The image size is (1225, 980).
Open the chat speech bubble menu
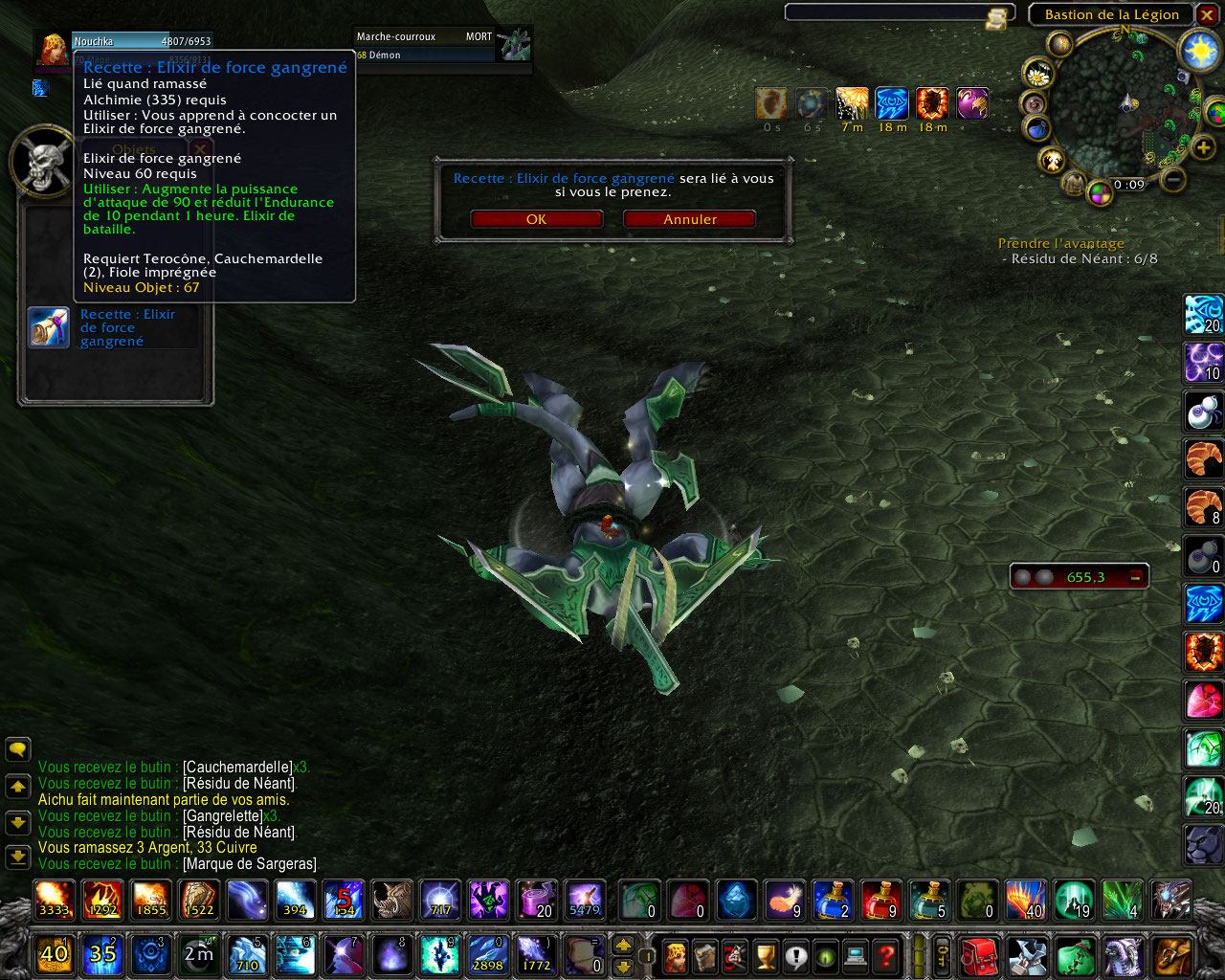(18, 749)
